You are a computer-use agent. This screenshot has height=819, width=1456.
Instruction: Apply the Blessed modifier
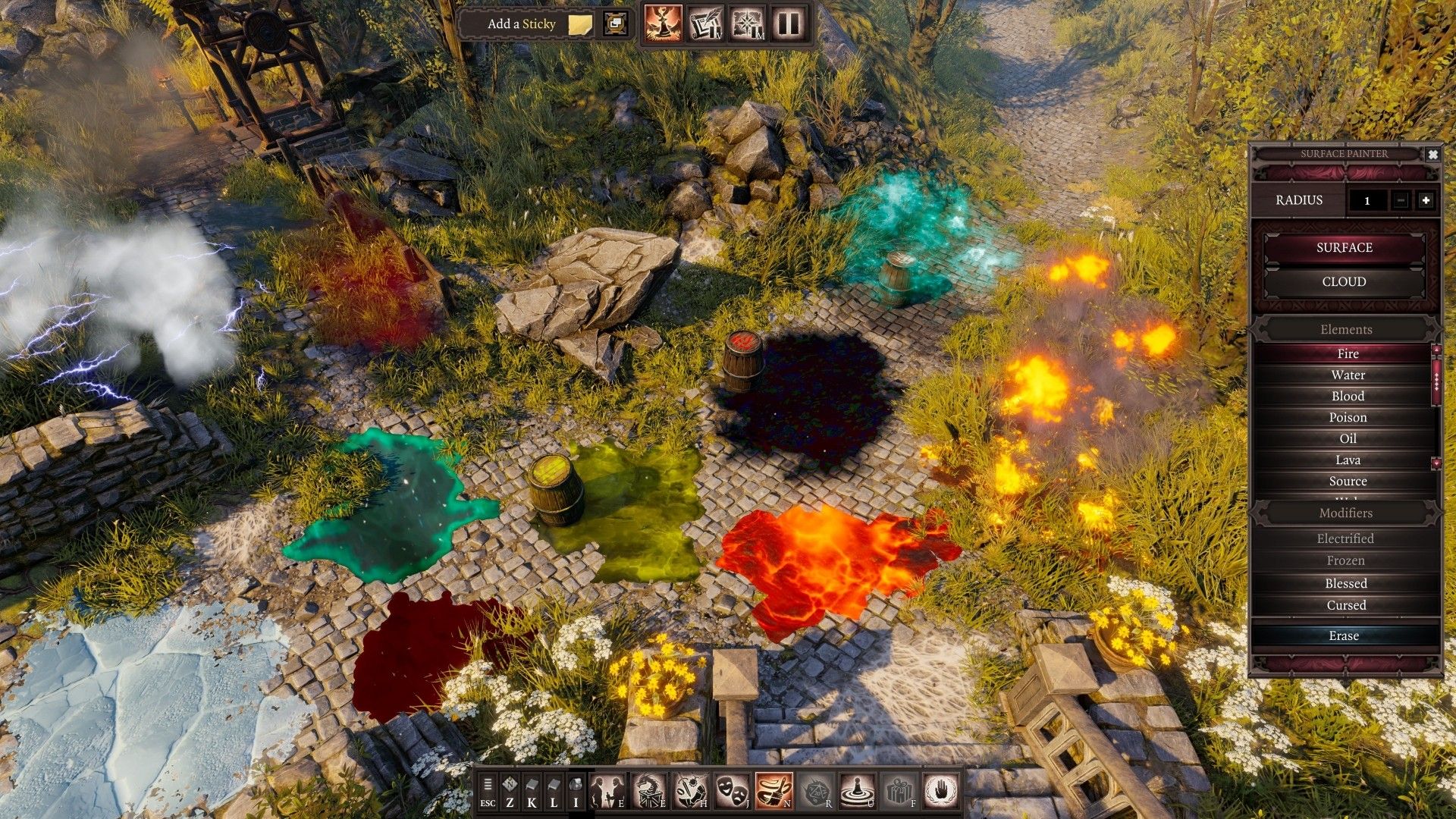click(x=1346, y=583)
